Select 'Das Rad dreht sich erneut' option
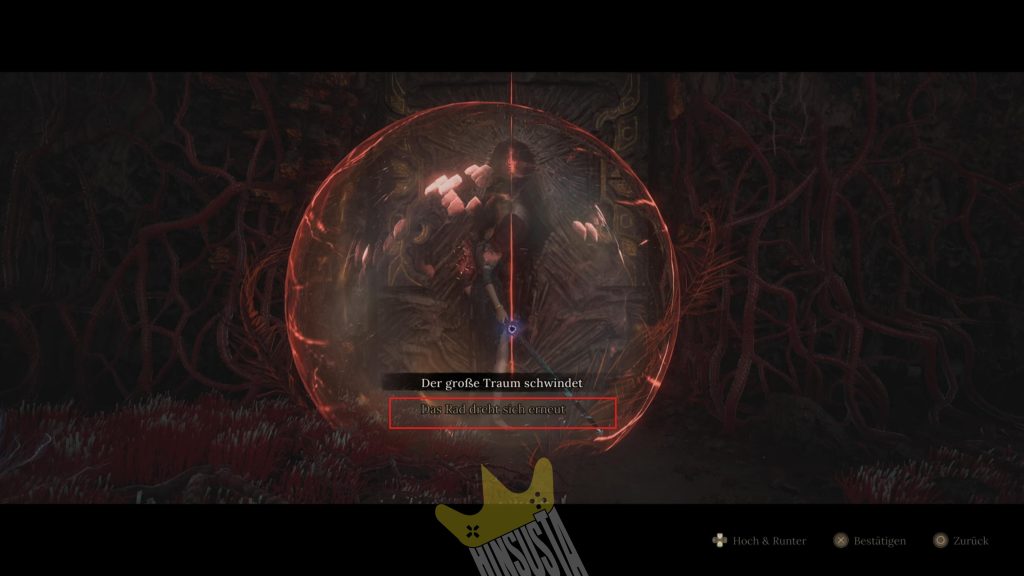The height and width of the screenshot is (576, 1024). (502, 412)
